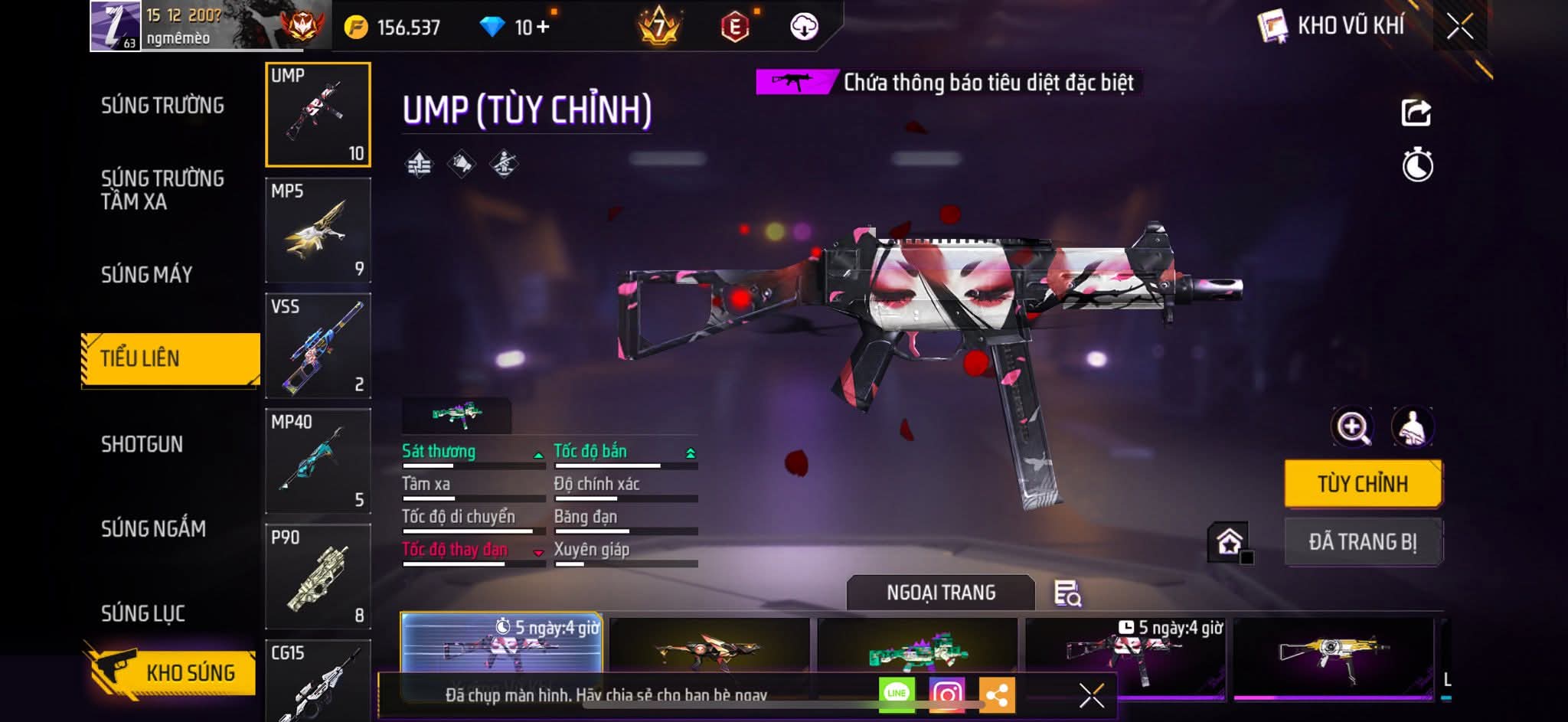Switch to the Ngoại Trang skins tab
Viewport: 1568px width, 722px height.
coord(941,593)
